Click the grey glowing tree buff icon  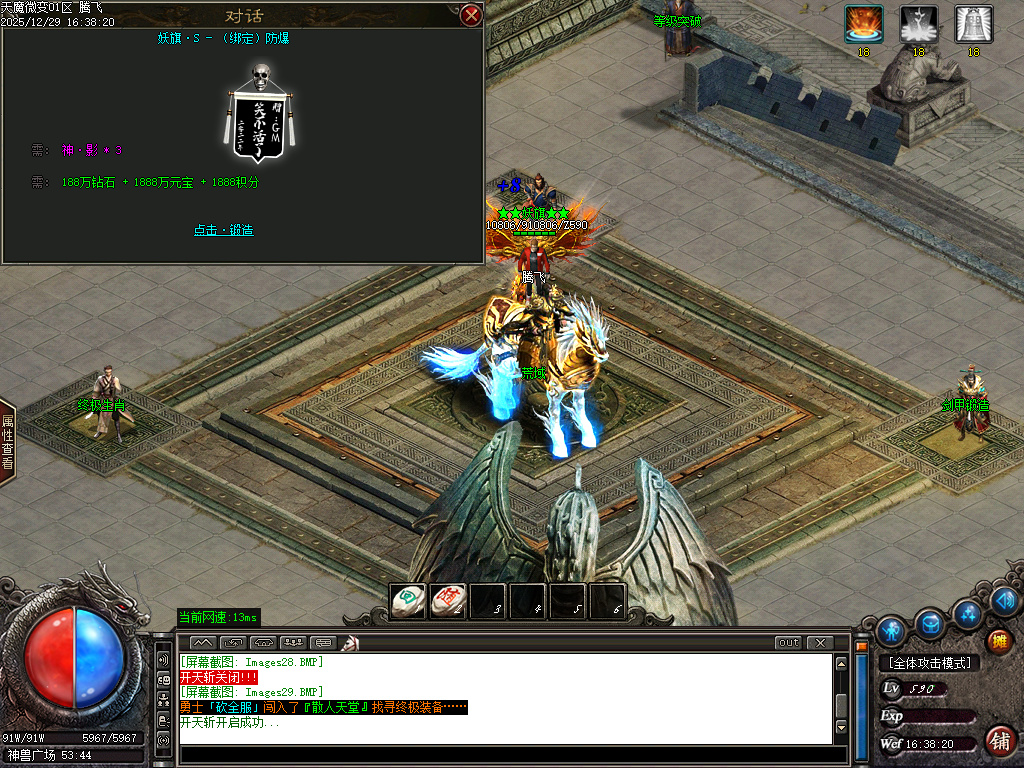coord(918,24)
